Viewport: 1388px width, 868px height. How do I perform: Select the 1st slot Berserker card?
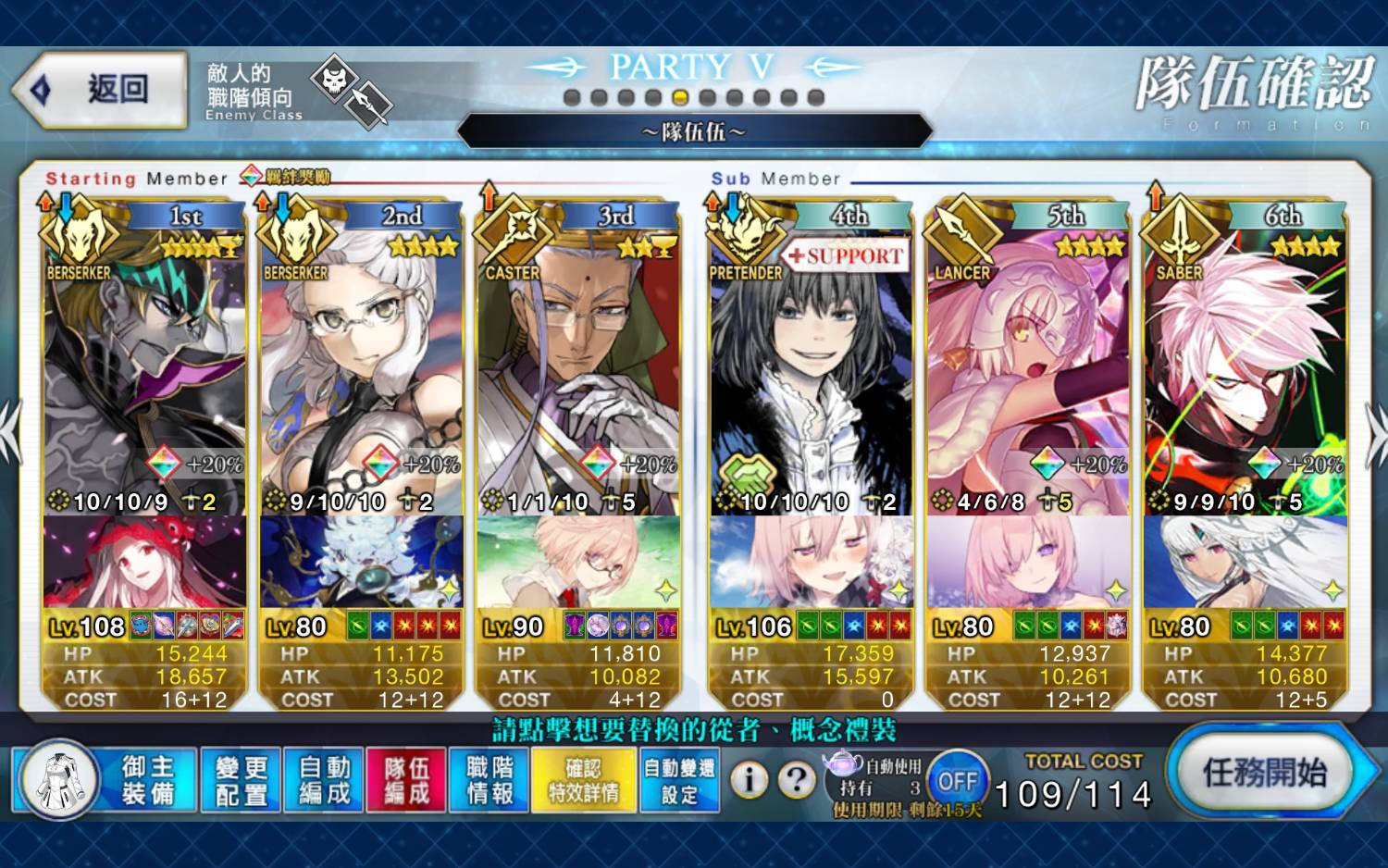point(144,370)
